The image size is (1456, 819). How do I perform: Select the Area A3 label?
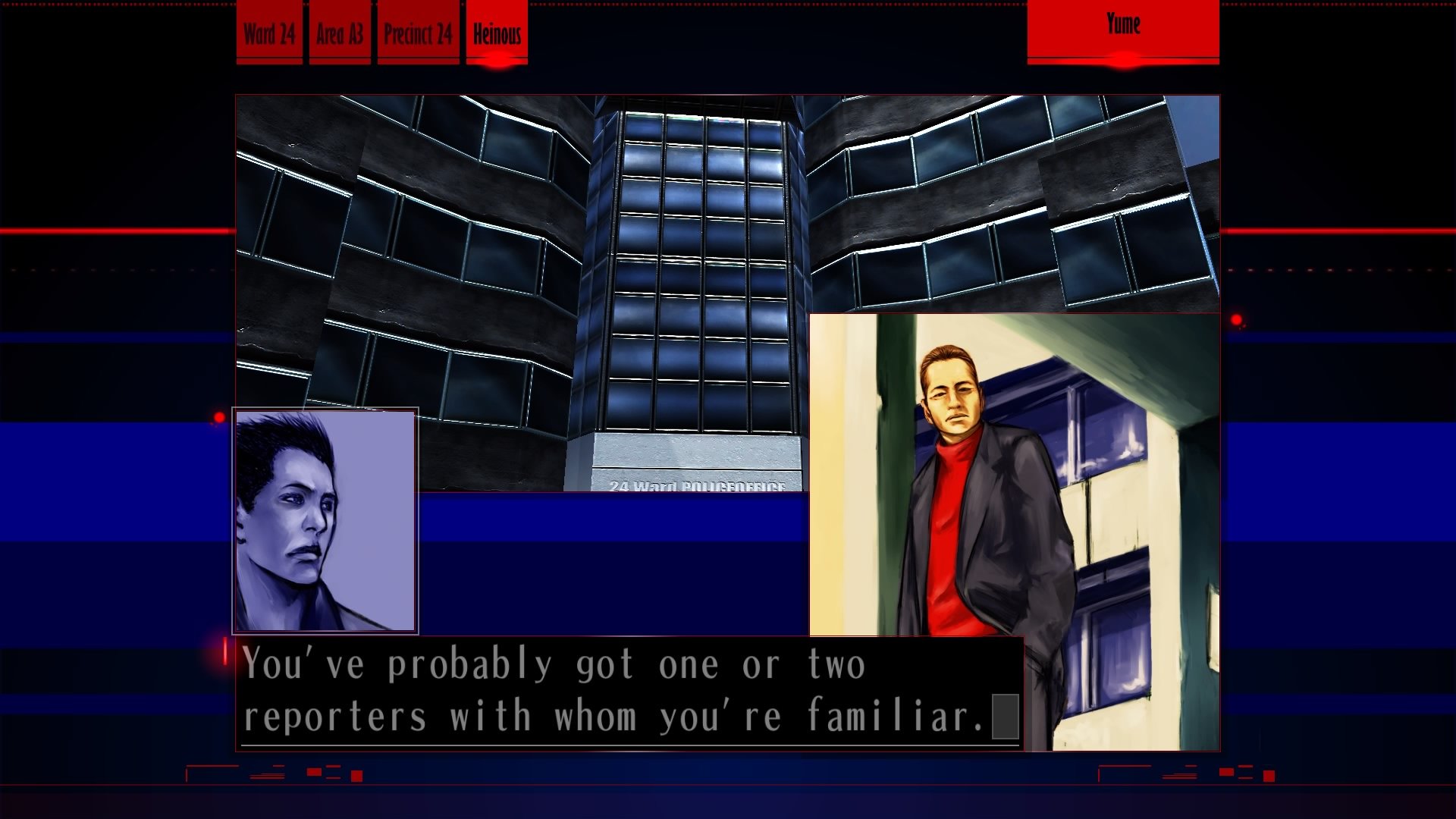click(x=340, y=33)
